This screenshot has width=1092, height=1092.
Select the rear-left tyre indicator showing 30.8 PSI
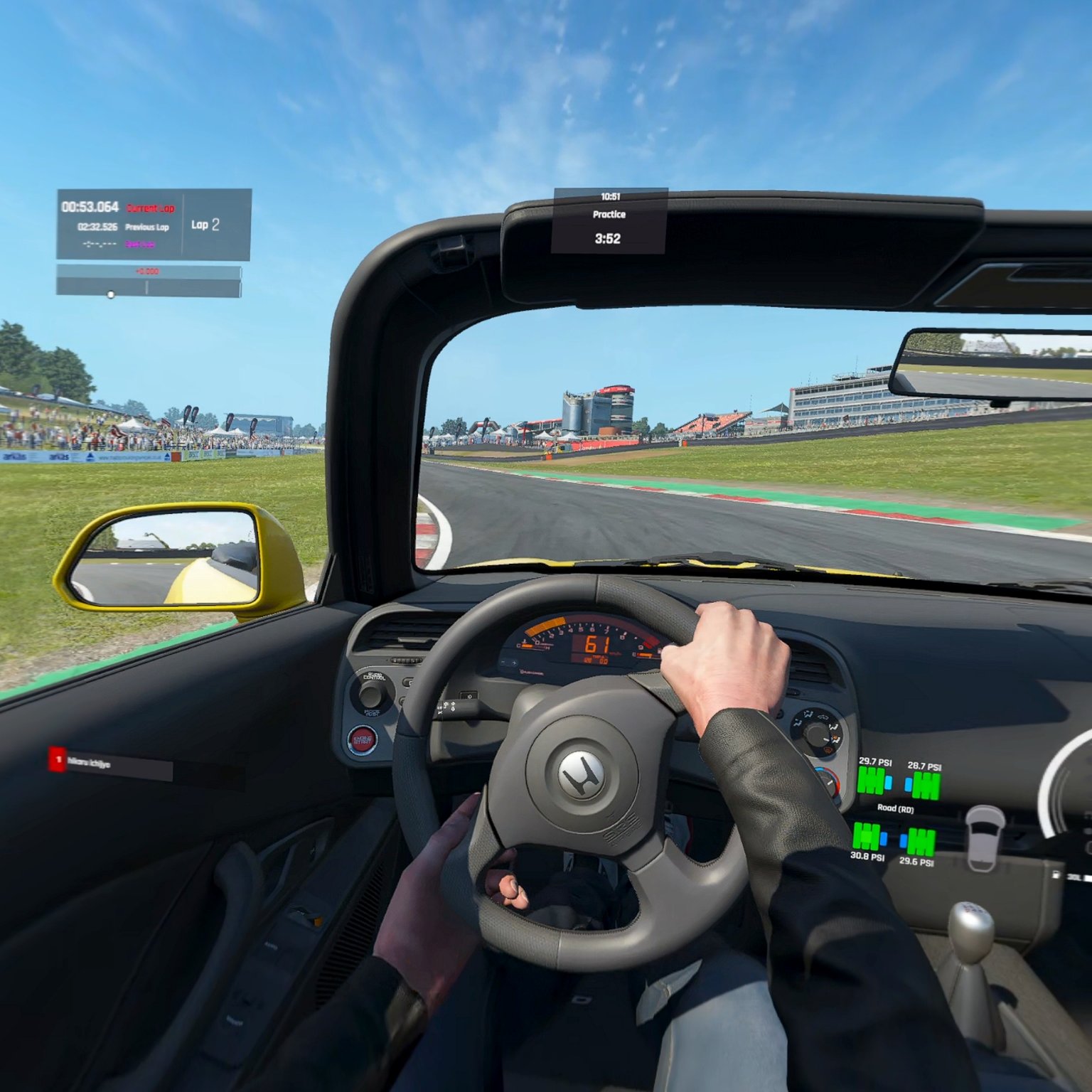coord(867,837)
